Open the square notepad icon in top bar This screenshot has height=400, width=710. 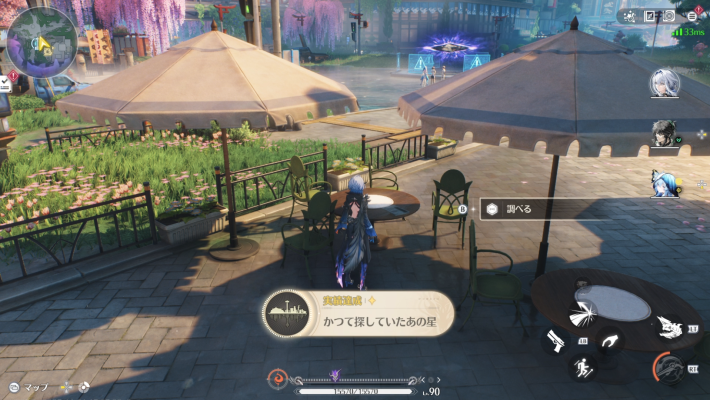(649, 16)
